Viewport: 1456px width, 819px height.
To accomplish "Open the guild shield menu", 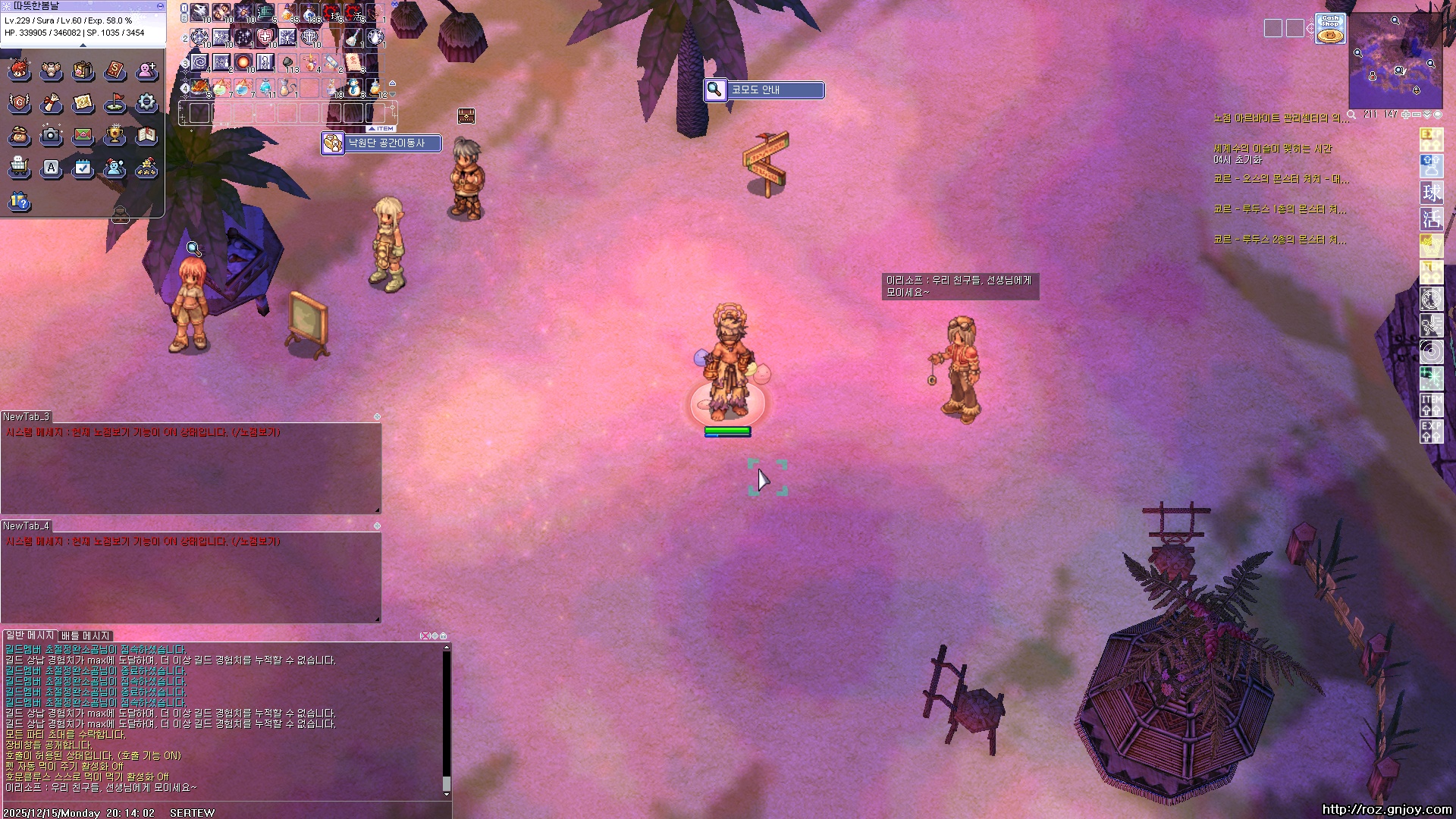I will [20, 102].
